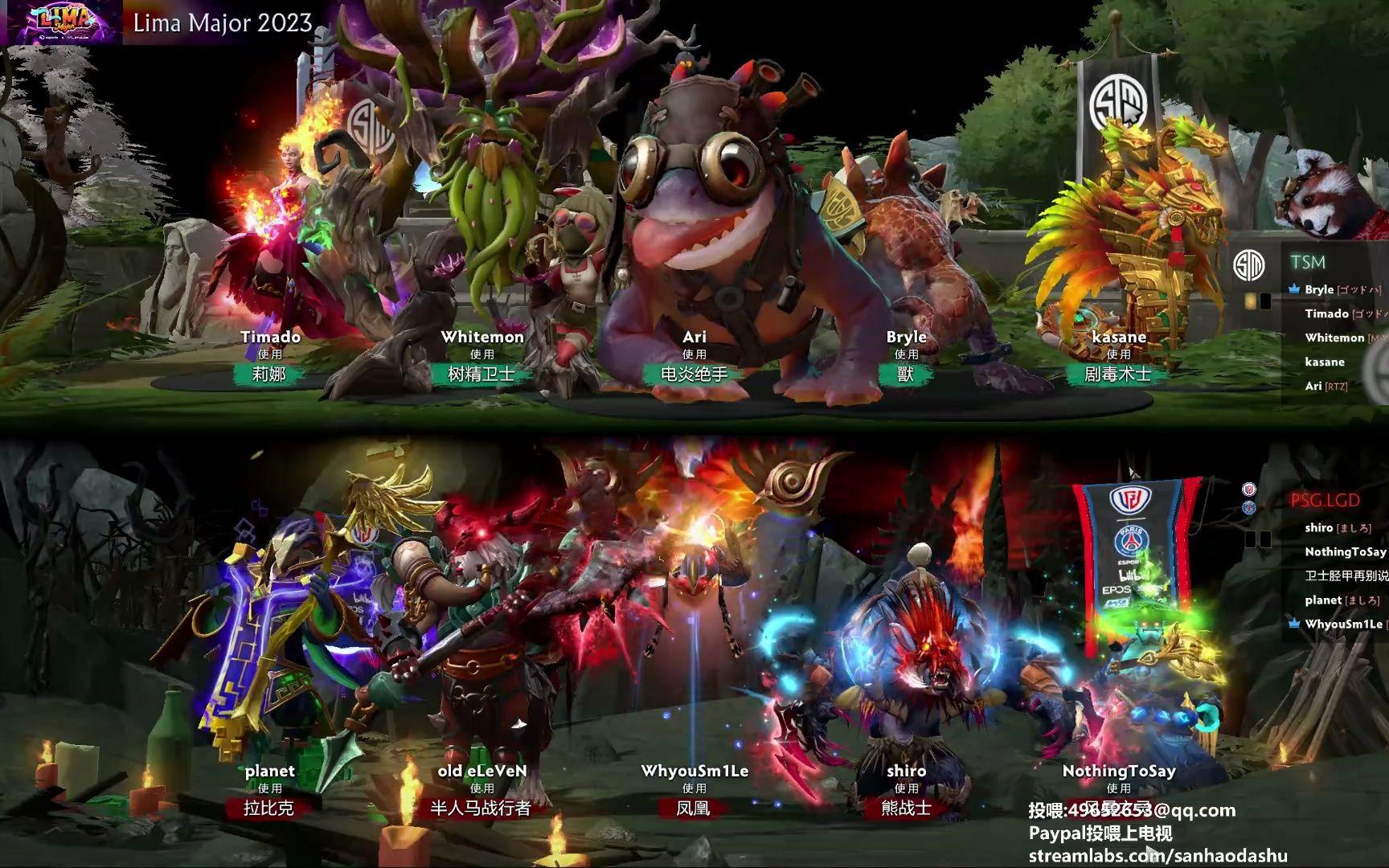Click the 拉比克 hero name label
The width and height of the screenshot is (1389, 868).
tap(268, 808)
